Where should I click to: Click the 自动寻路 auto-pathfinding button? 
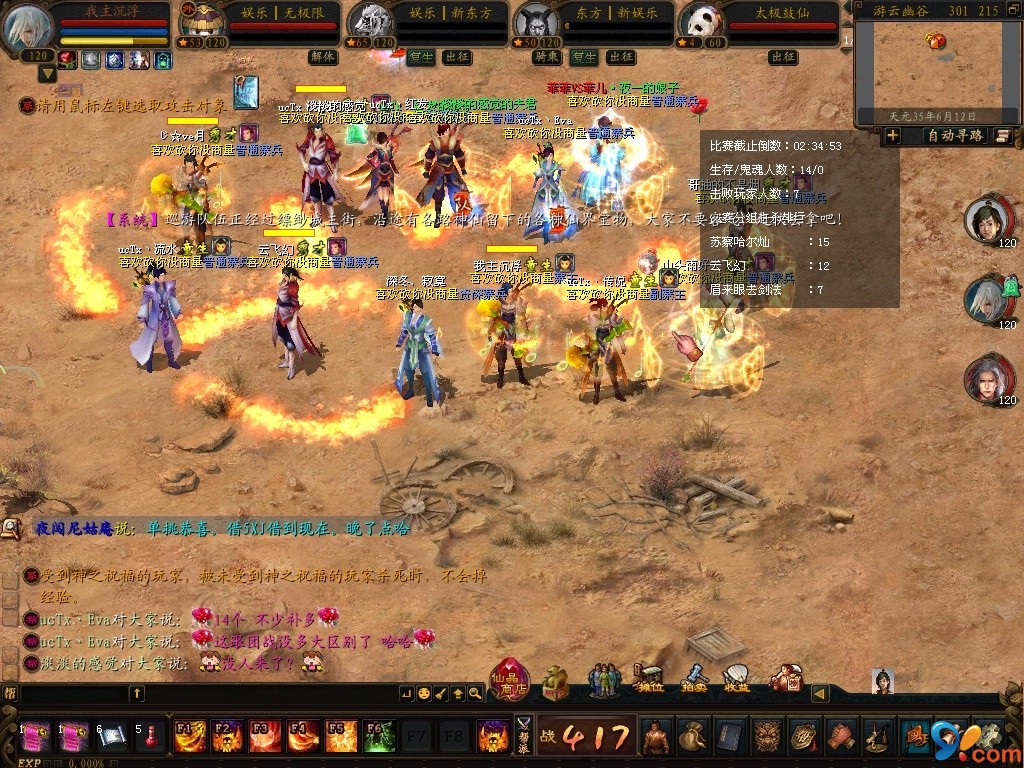click(955, 136)
